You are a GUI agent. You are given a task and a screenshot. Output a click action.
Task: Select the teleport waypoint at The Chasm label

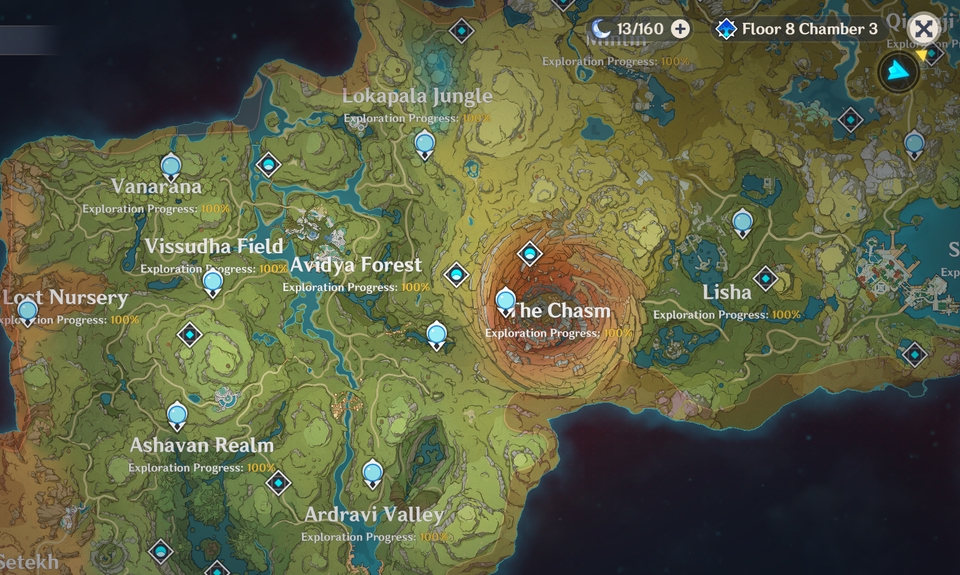click(505, 300)
